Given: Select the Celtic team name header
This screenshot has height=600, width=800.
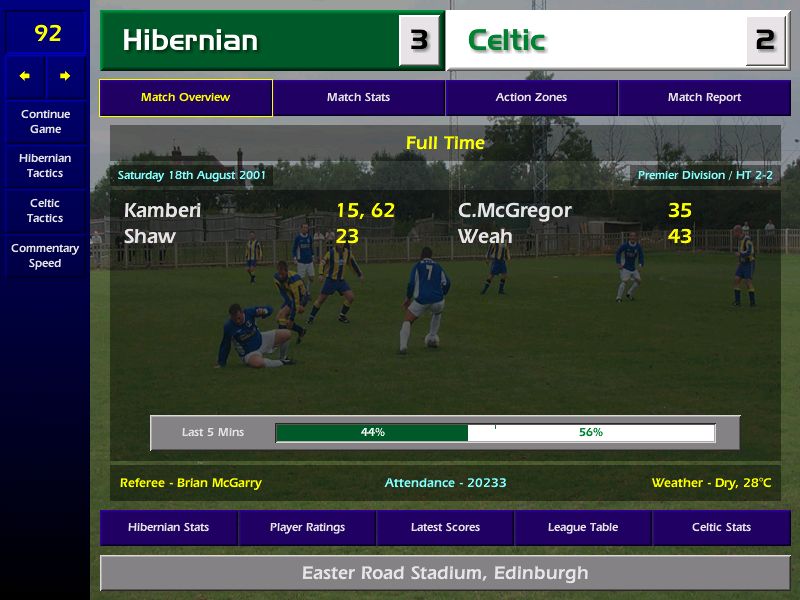Looking at the screenshot, I should coord(507,41).
